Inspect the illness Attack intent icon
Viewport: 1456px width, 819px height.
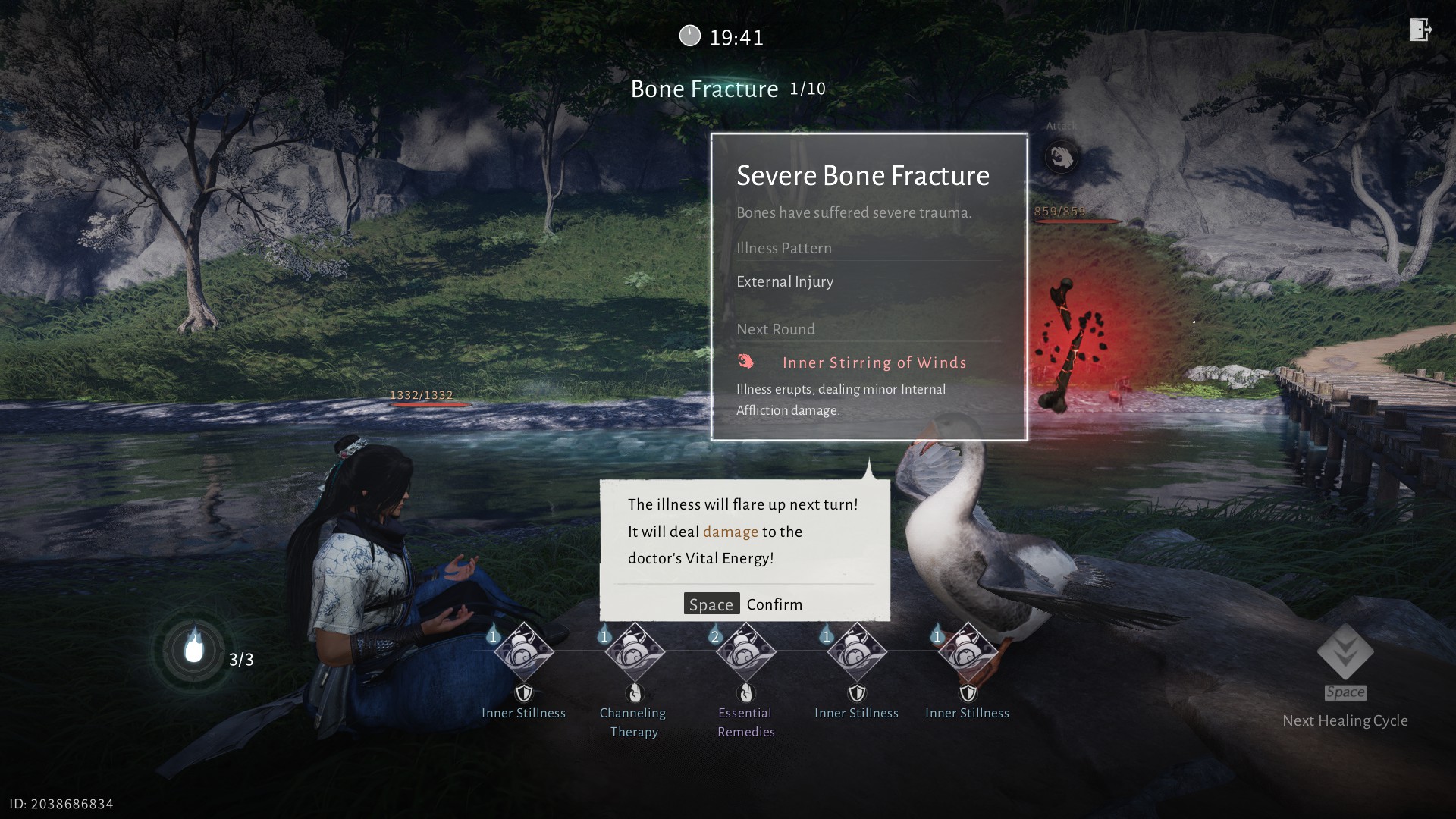point(1061,157)
